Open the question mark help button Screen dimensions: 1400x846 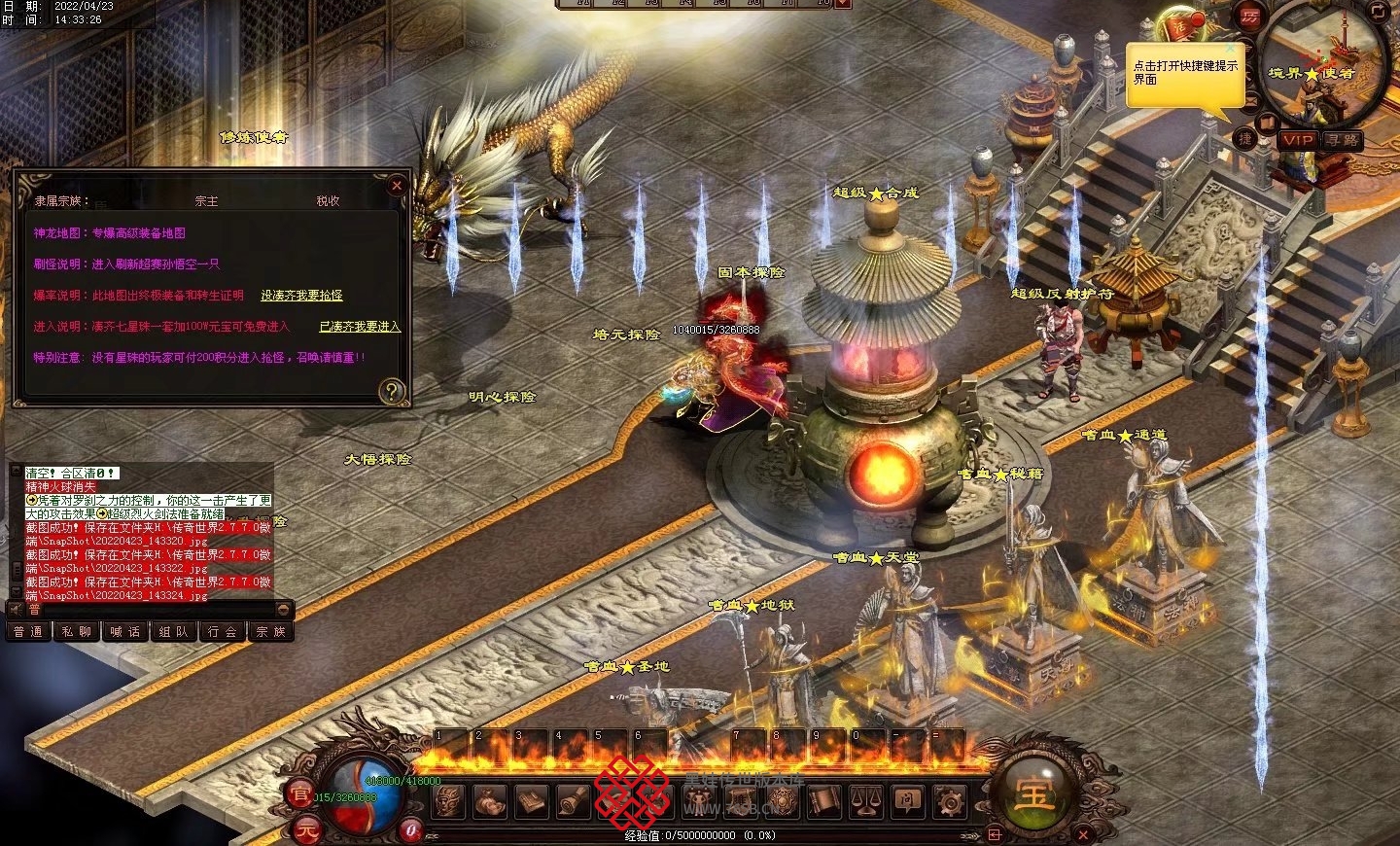pos(391,391)
